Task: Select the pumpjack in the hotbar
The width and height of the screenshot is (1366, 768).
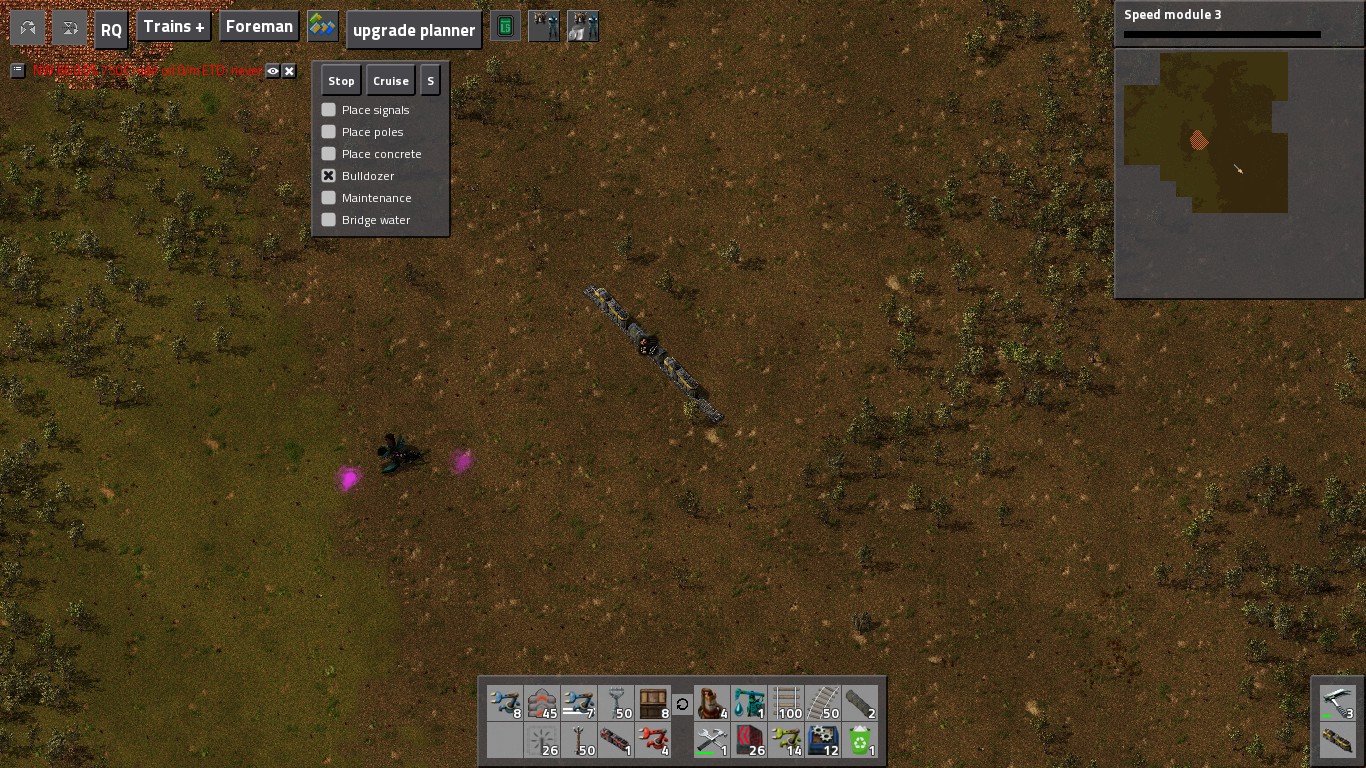Action: (x=749, y=703)
